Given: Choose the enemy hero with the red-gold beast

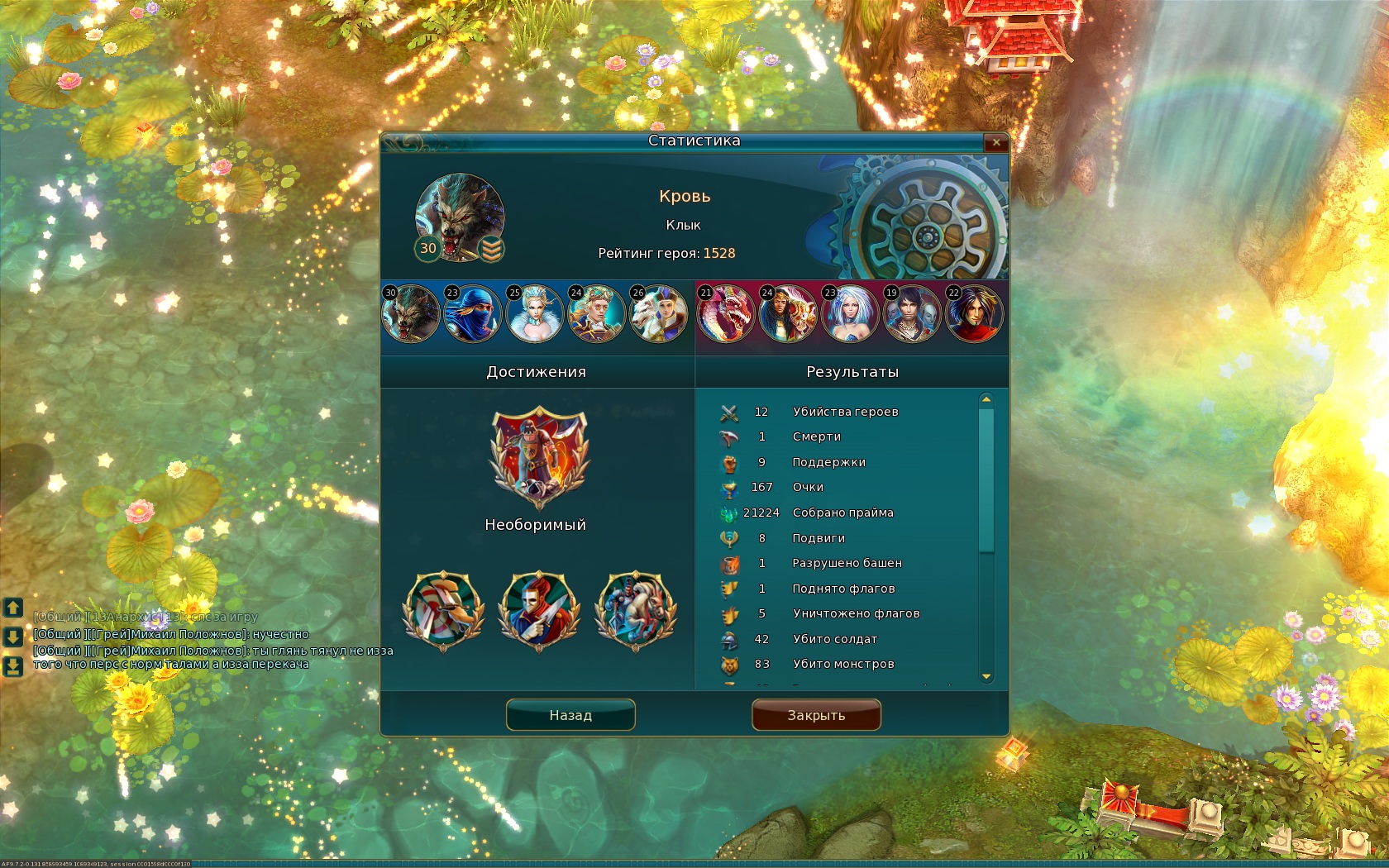Looking at the screenshot, I should tap(788, 313).
